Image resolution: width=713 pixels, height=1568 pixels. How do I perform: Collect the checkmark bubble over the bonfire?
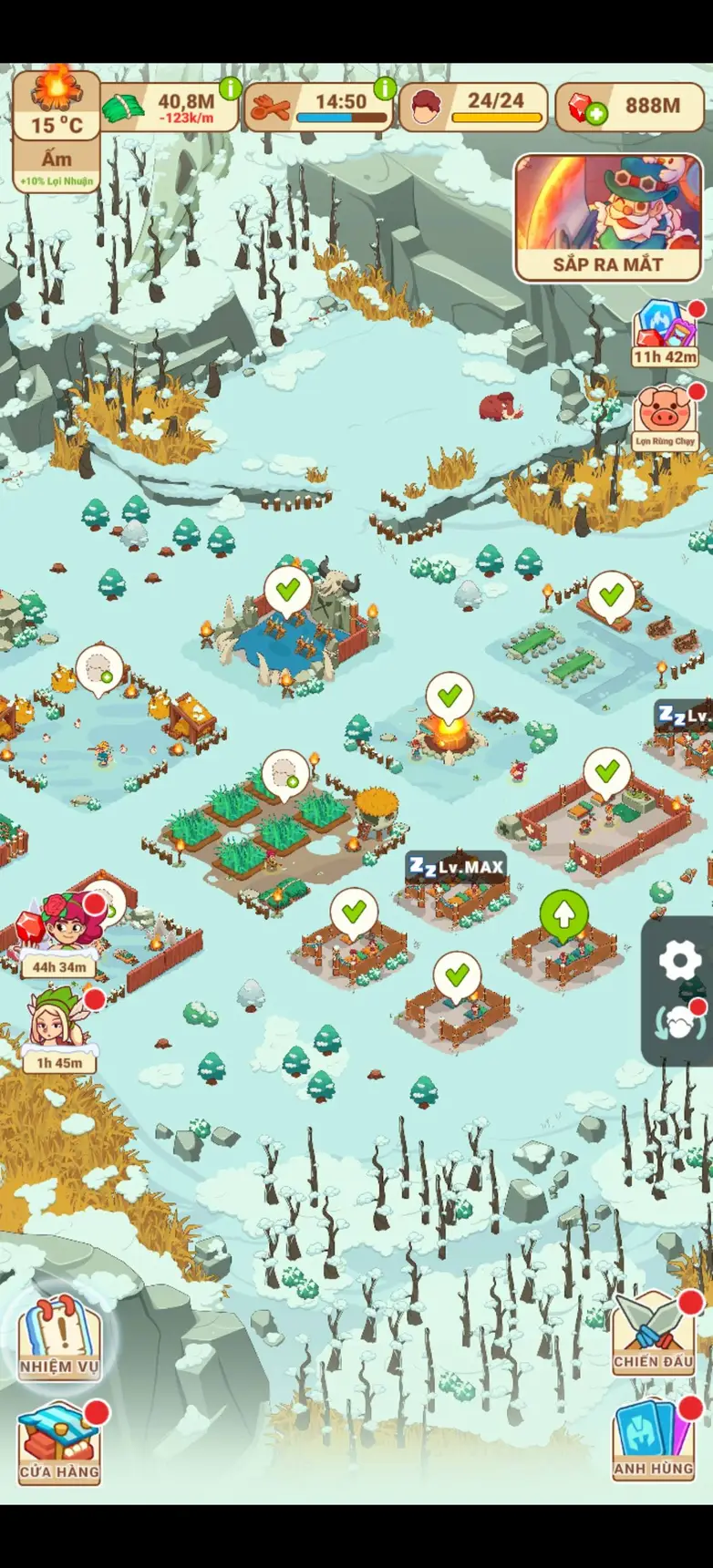pyautogui.click(x=449, y=696)
